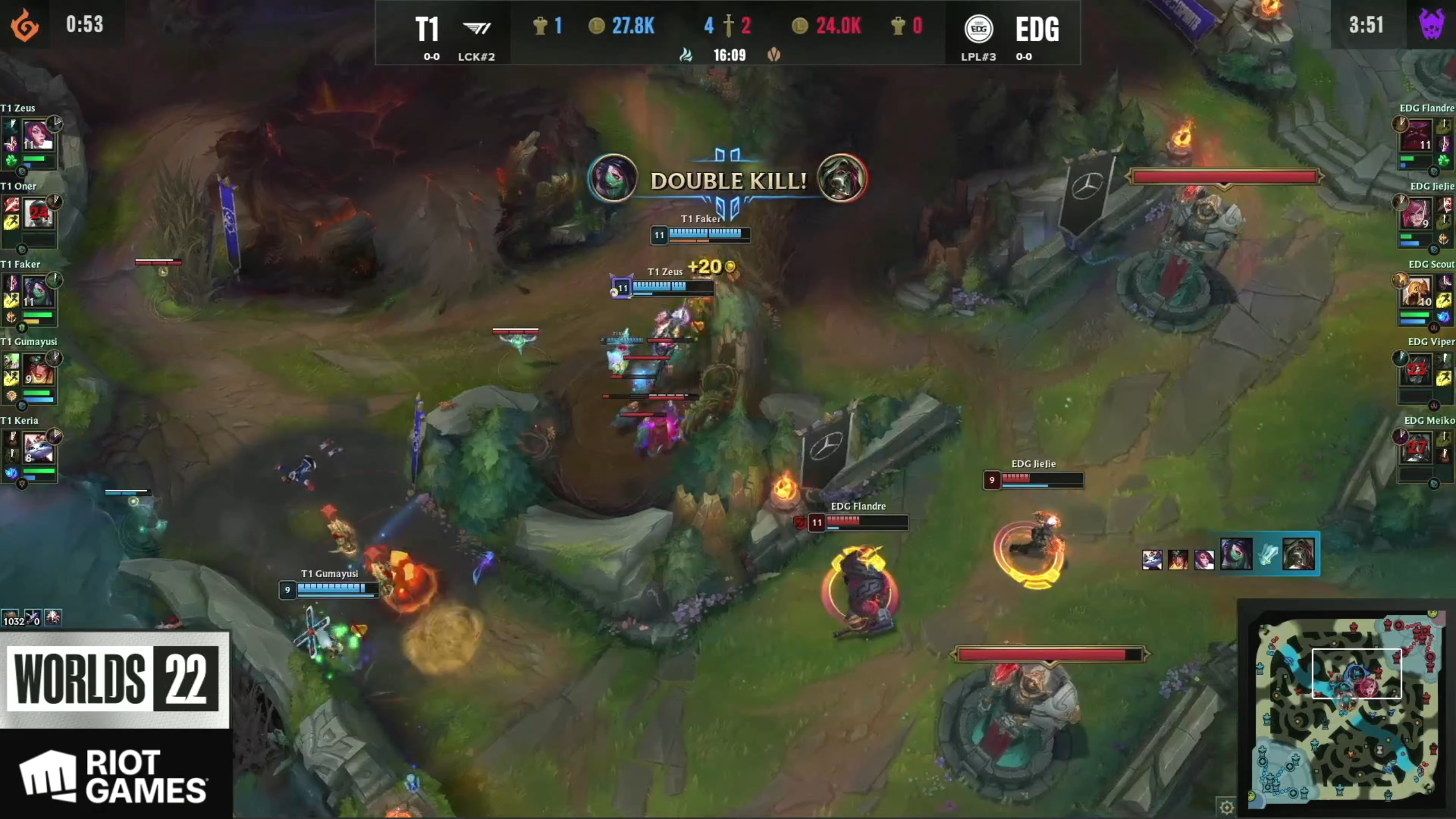
Task: Select T1 Keria's champion portrait
Action: point(38,448)
